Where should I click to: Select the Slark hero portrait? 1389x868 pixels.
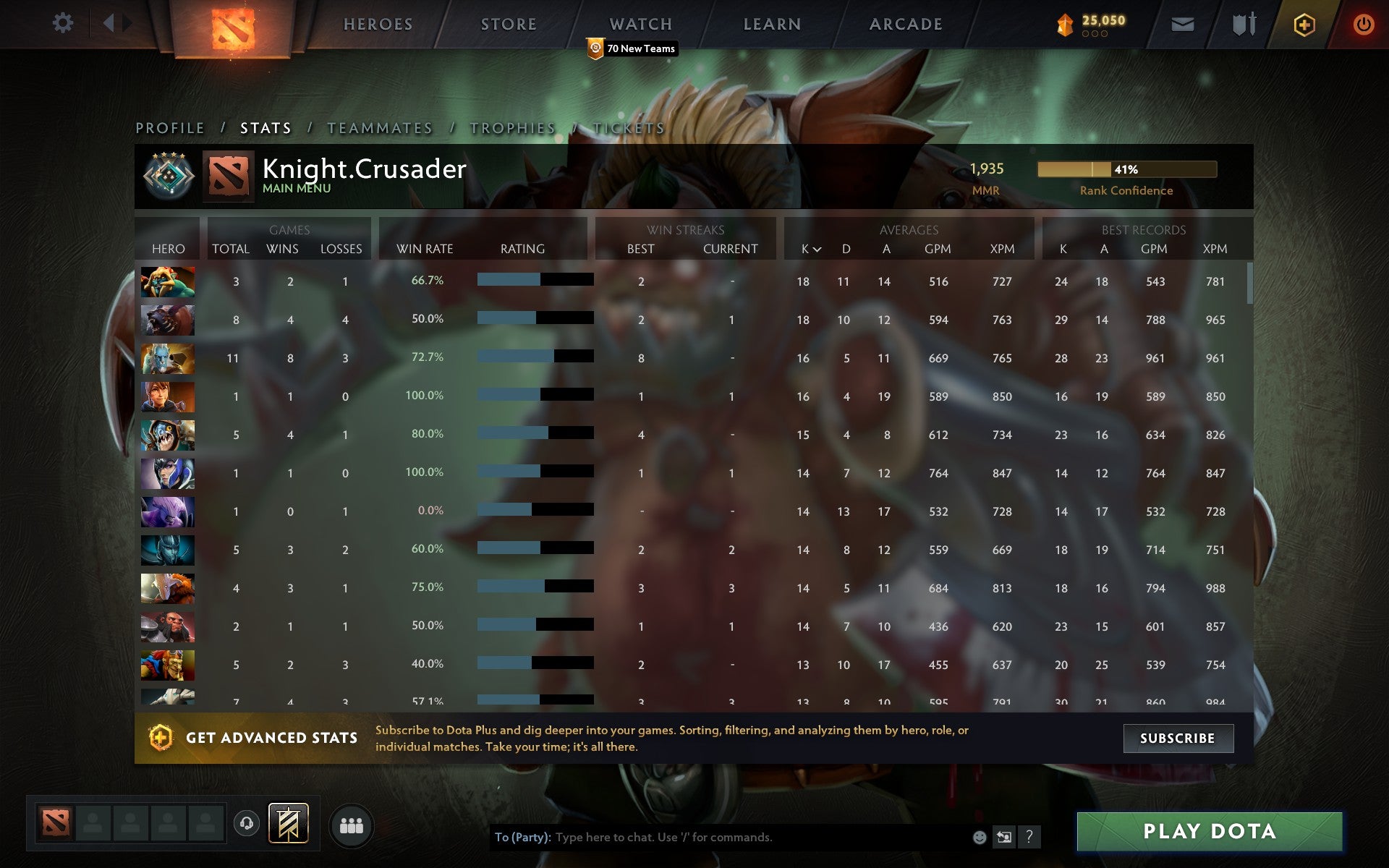click(167, 435)
